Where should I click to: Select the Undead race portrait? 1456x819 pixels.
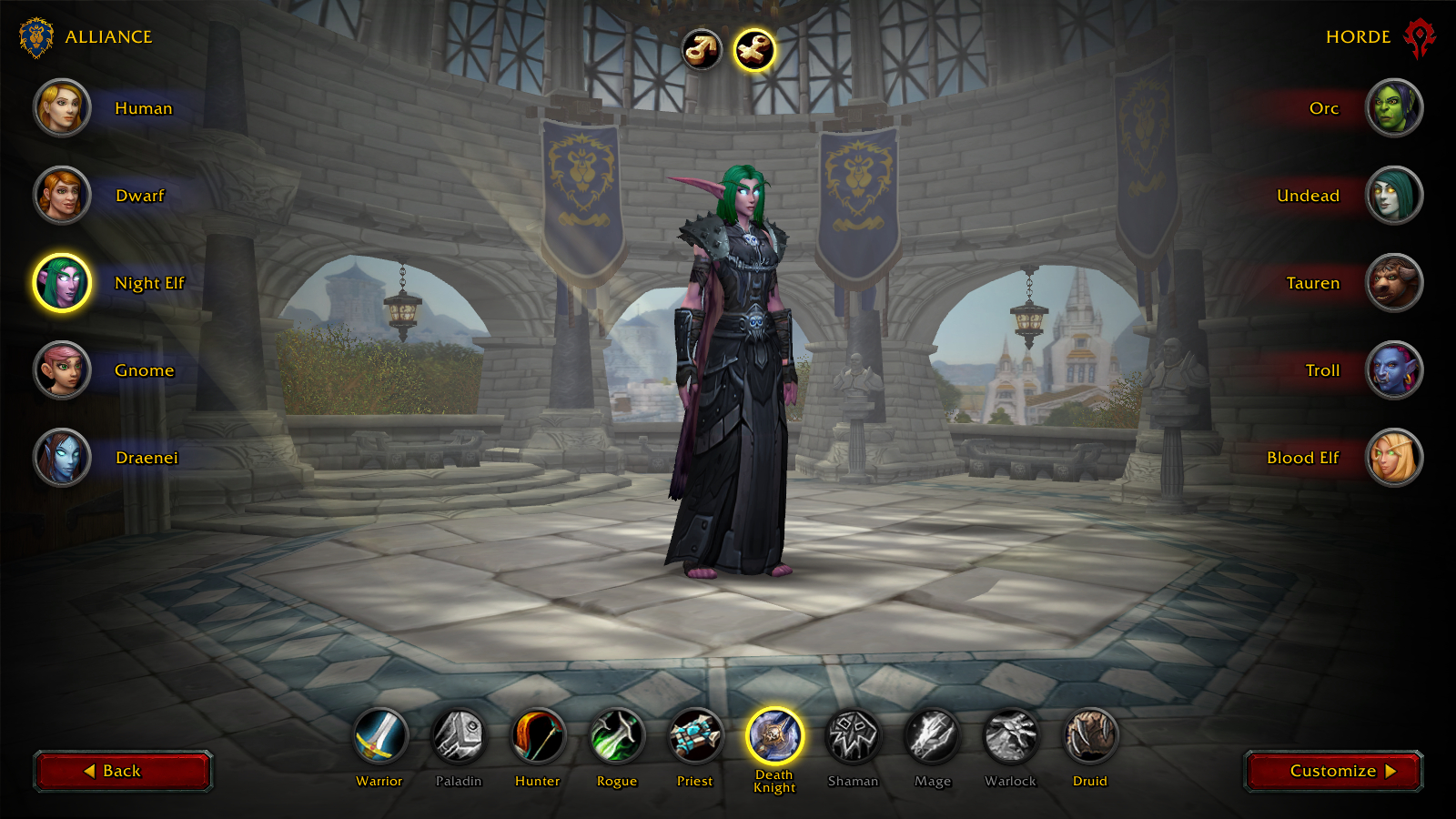[1394, 196]
